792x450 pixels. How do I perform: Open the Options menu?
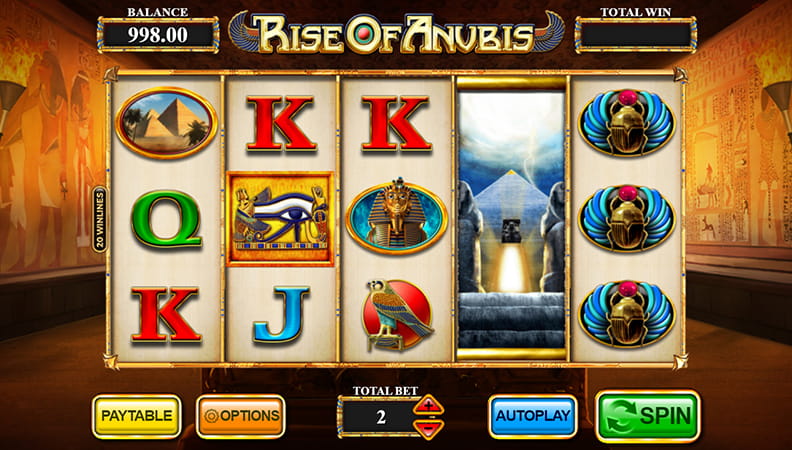pyautogui.click(x=240, y=415)
